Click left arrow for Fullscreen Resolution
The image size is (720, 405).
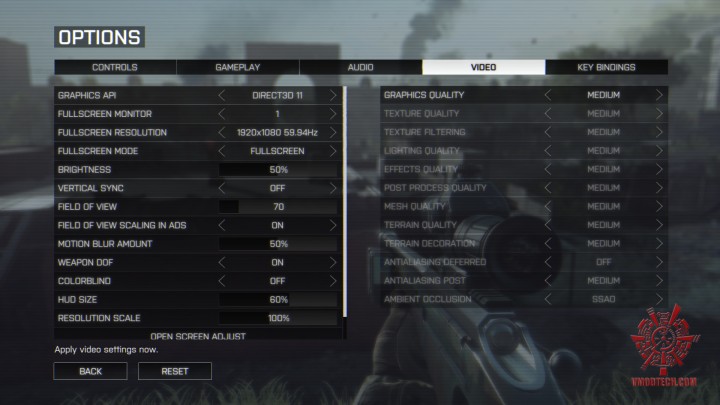point(222,132)
